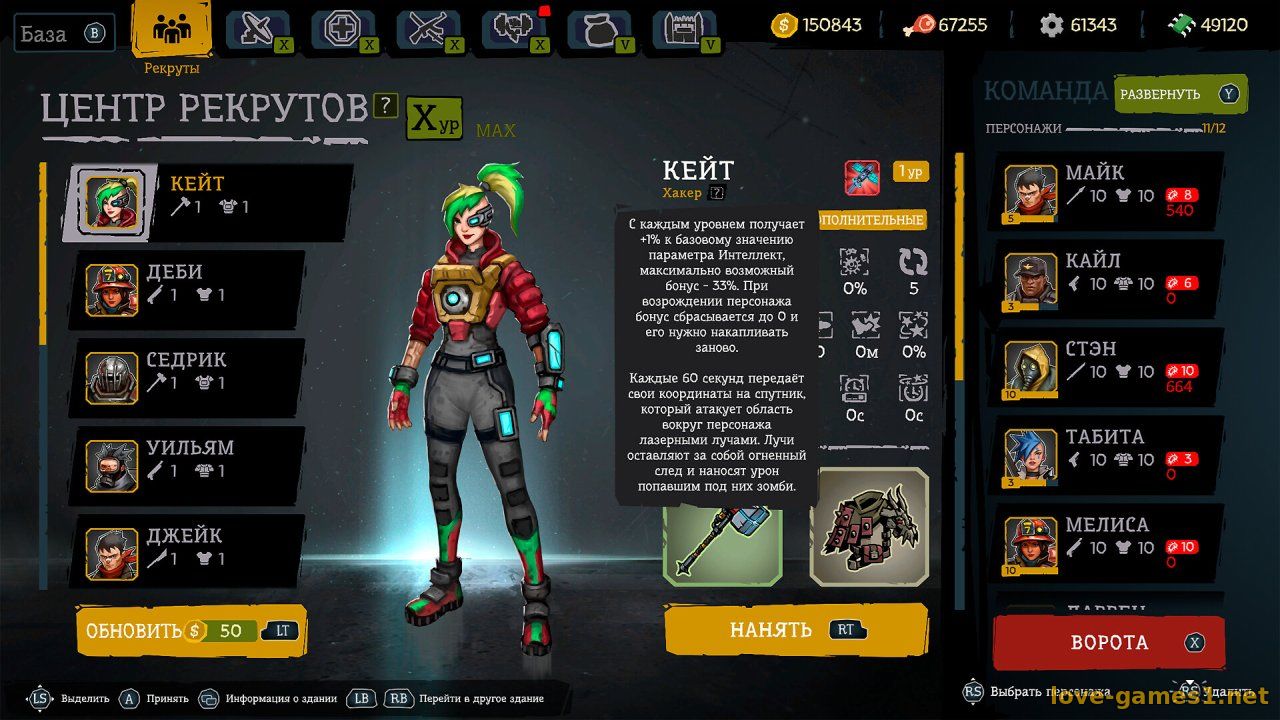Select recruit Деби from the list
Image resolution: width=1280 pixels, height=720 pixels.
point(190,282)
